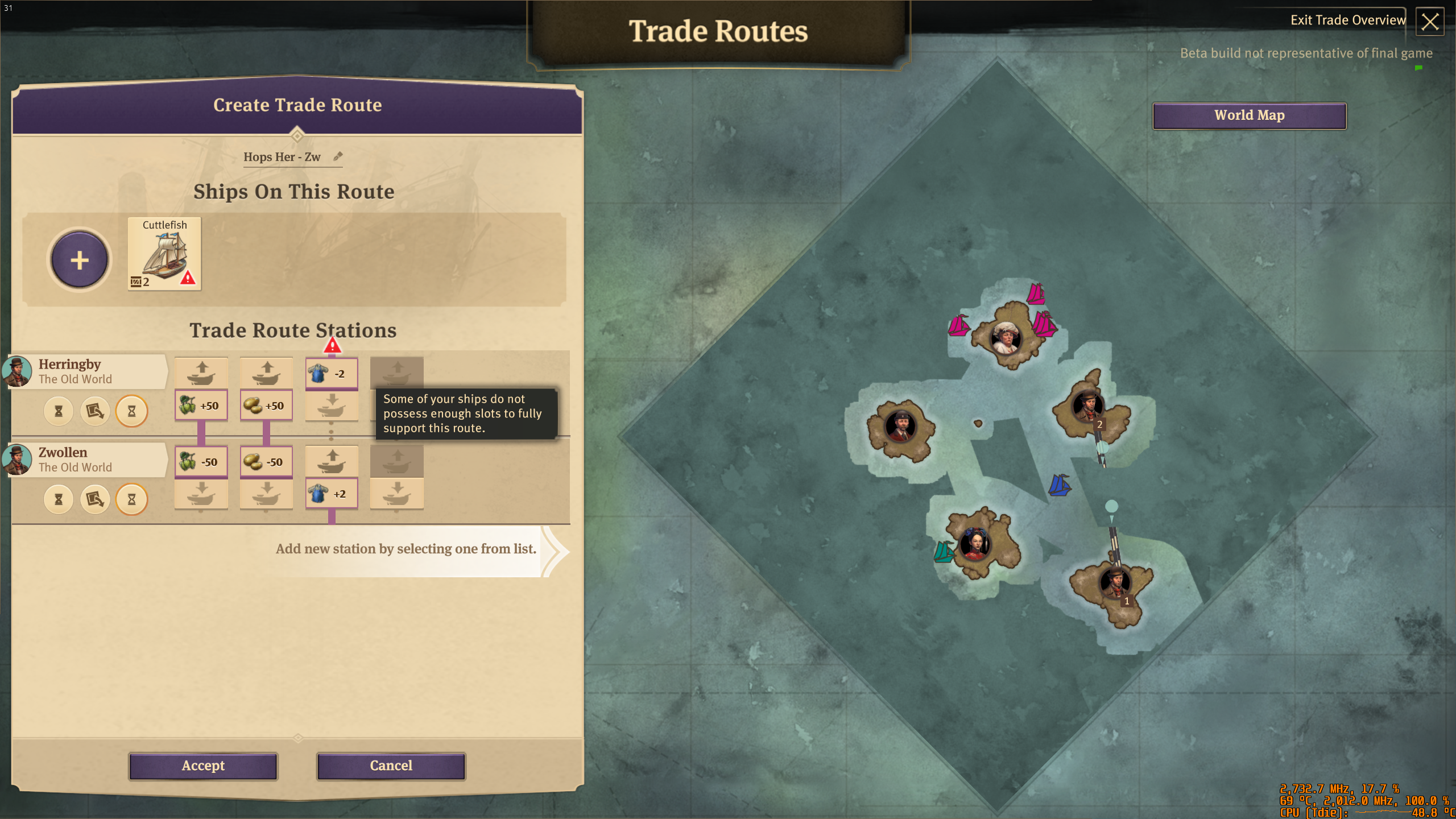This screenshot has height=819, width=1456.
Task: Click Zwollen's orange-ringed hourglass button
Action: click(x=131, y=499)
